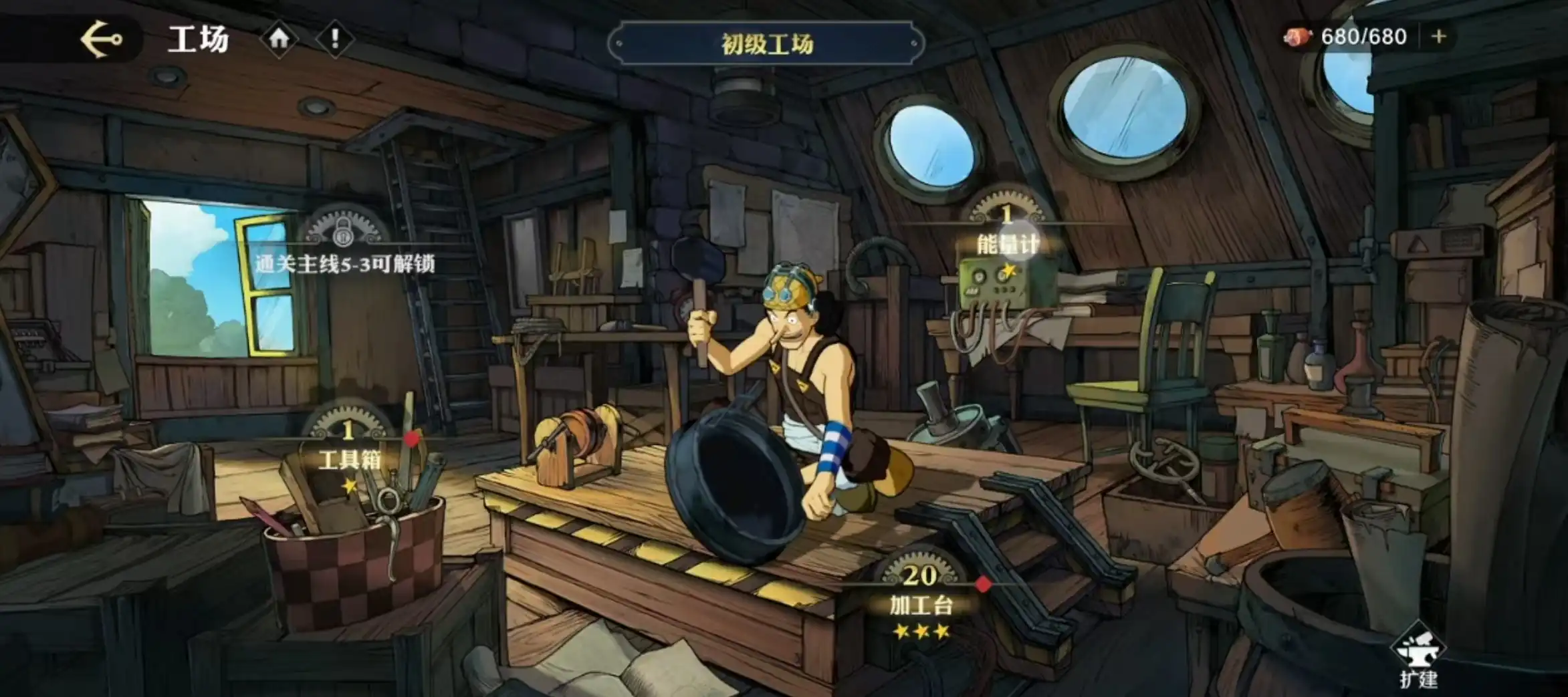Open the exclamation mark info button
The image size is (1568, 697).
334,39
